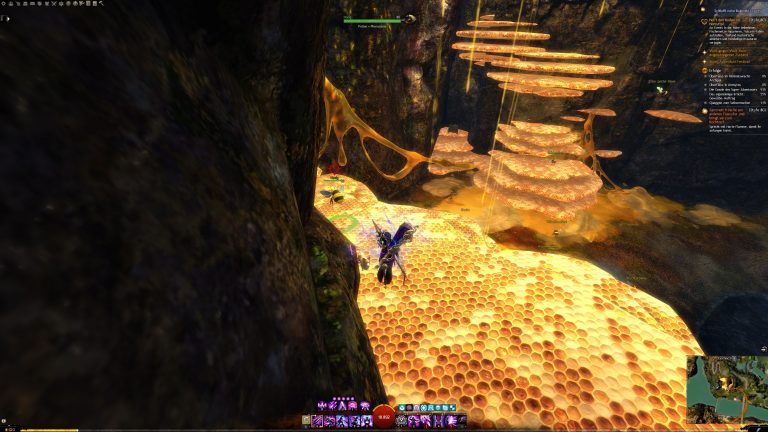The image size is (768, 432).
Task: Select the leftmost teal icon above utility skills
Action: [401, 408]
